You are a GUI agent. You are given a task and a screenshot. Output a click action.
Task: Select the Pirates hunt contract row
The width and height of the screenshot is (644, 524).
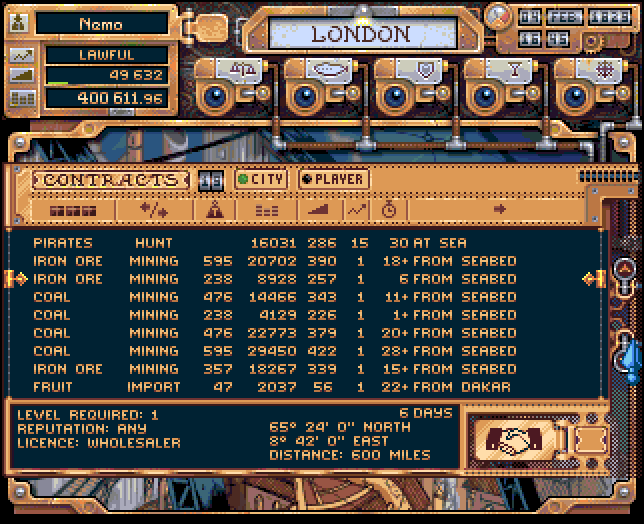300,243
